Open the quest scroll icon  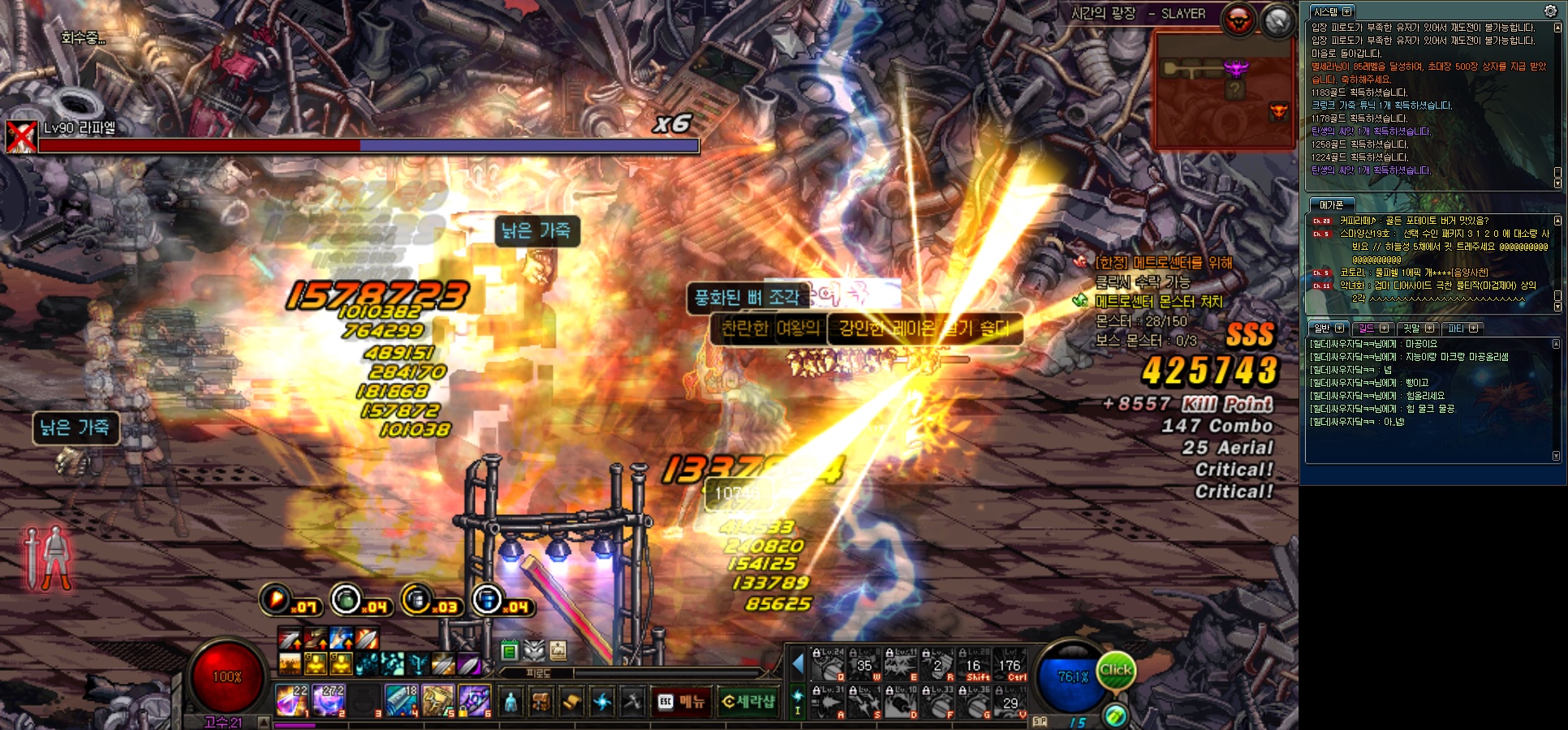pos(571,702)
